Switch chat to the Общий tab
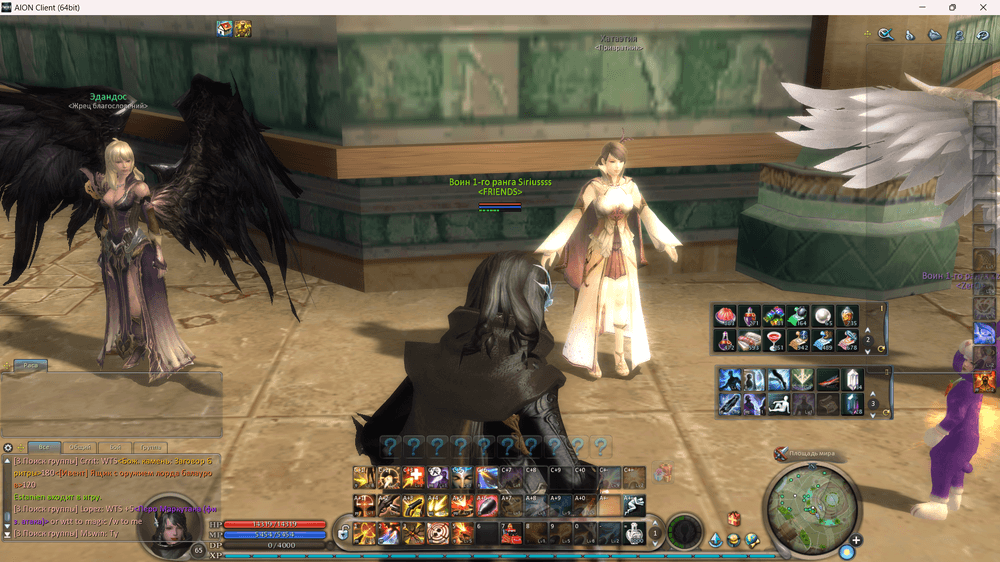 point(82,447)
